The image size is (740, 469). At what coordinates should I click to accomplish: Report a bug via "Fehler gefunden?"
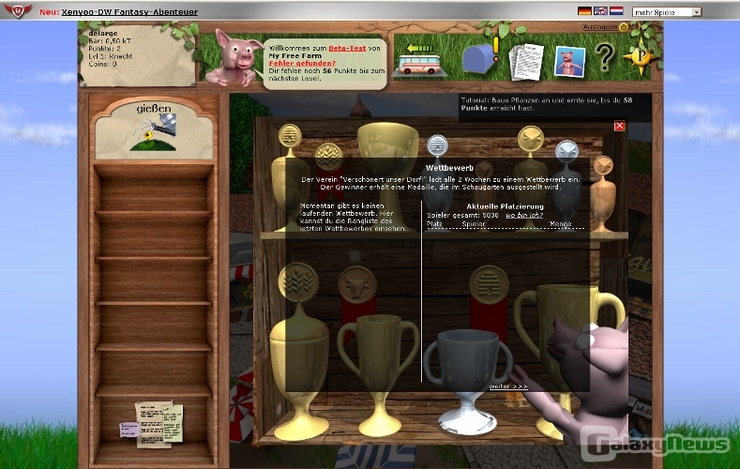[x=295, y=64]
